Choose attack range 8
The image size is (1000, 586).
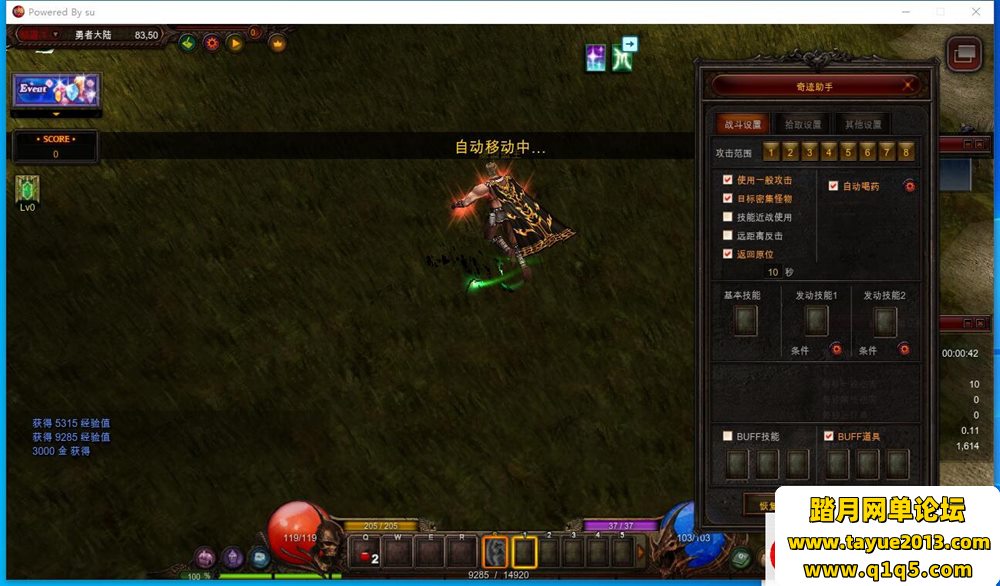906,153
